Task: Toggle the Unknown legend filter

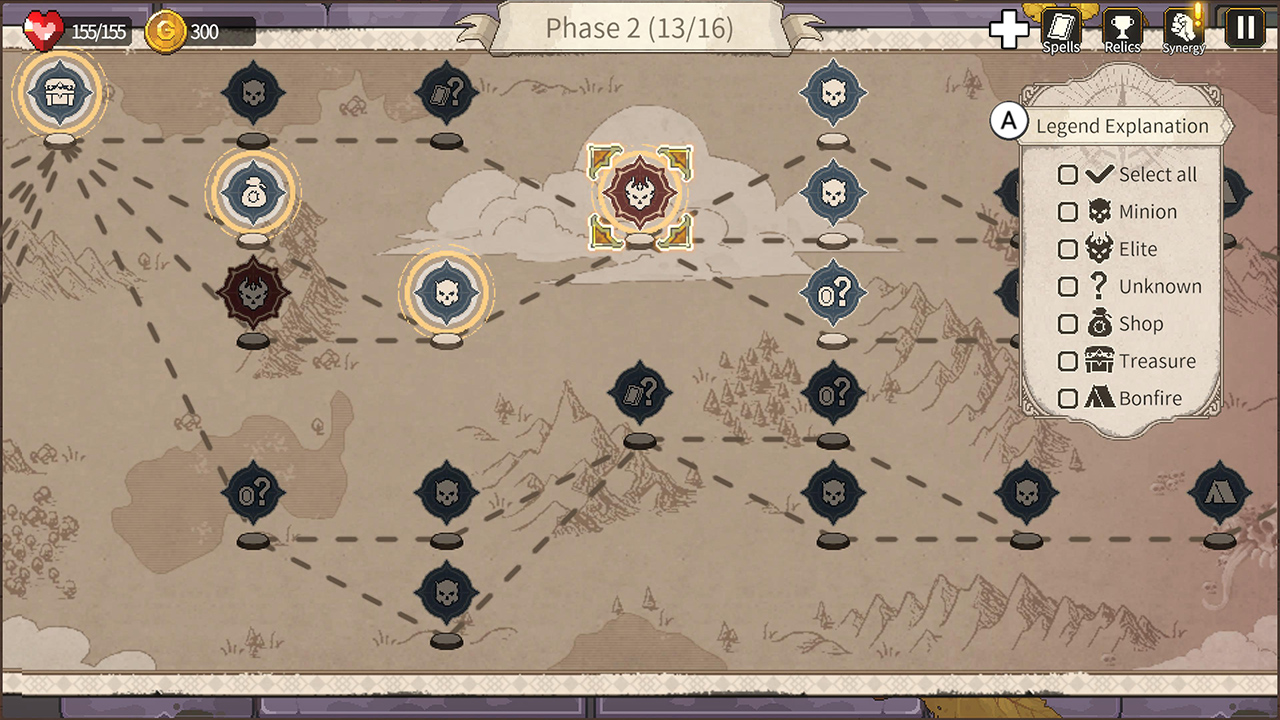Action: click(1068, 286)
